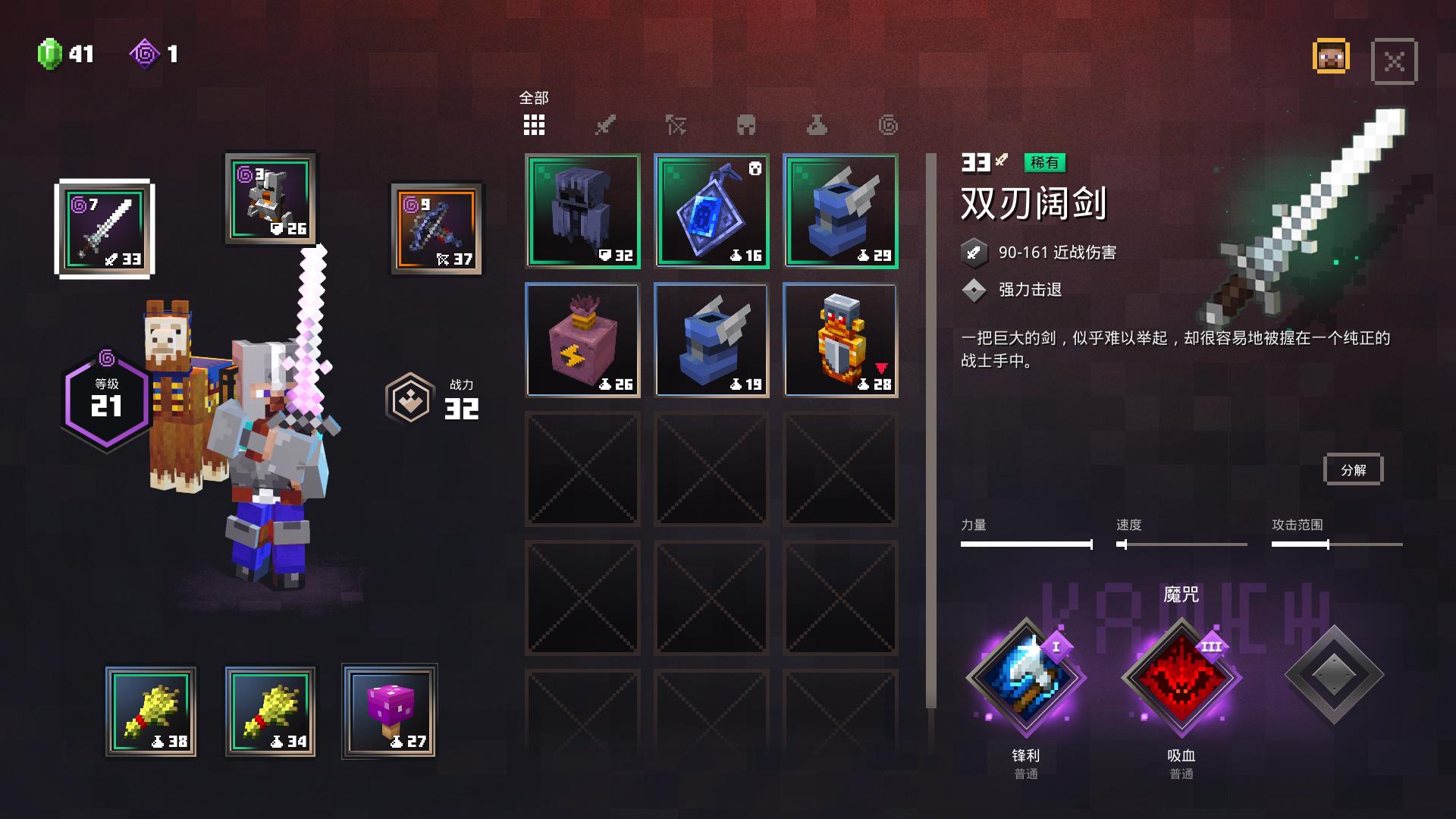Select the enchantments filter icon
1456x819 pixels.
pos(887,125)
